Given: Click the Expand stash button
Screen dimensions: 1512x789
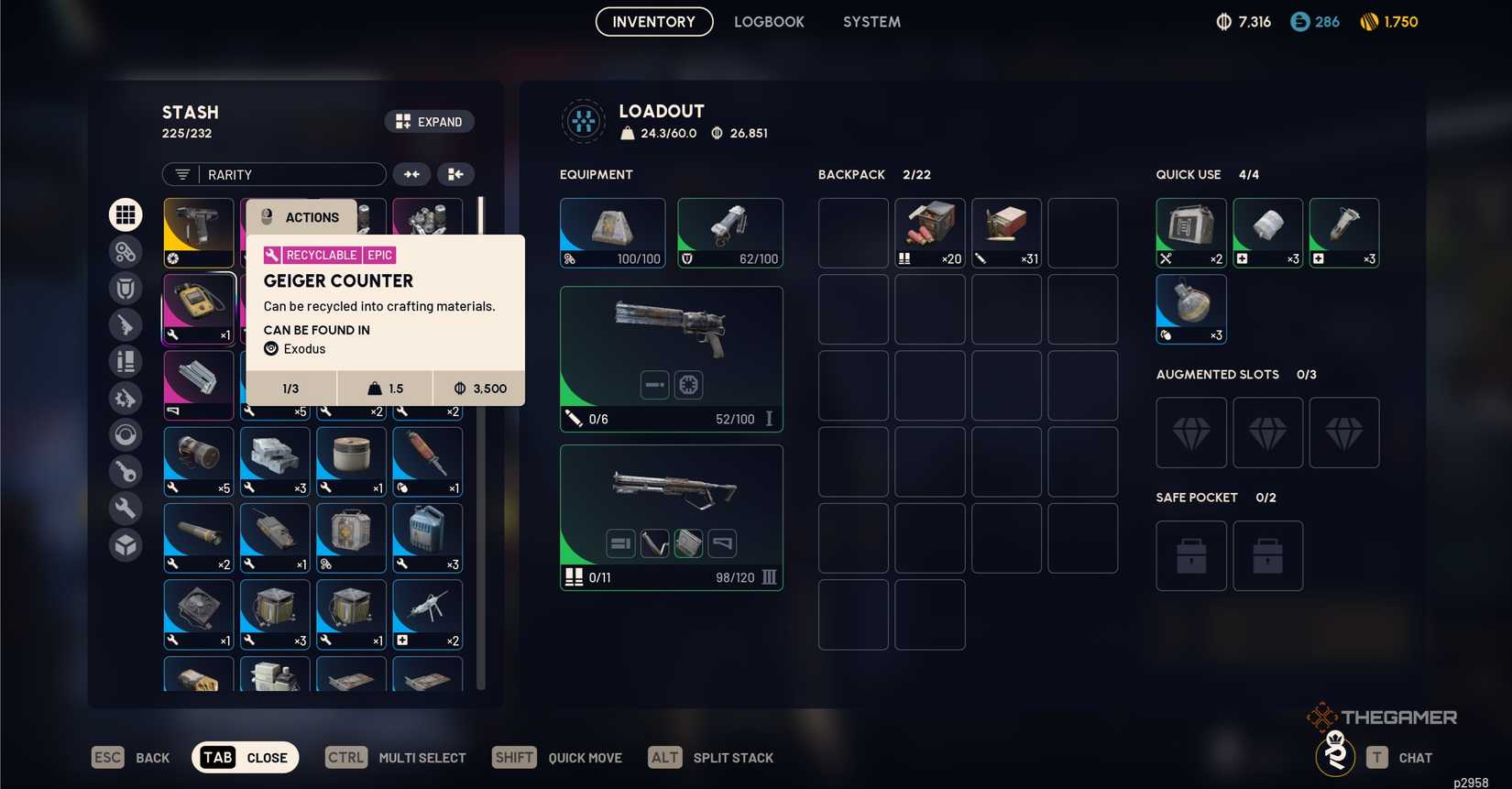Looking at the screenshot, I should coord(429,121).
